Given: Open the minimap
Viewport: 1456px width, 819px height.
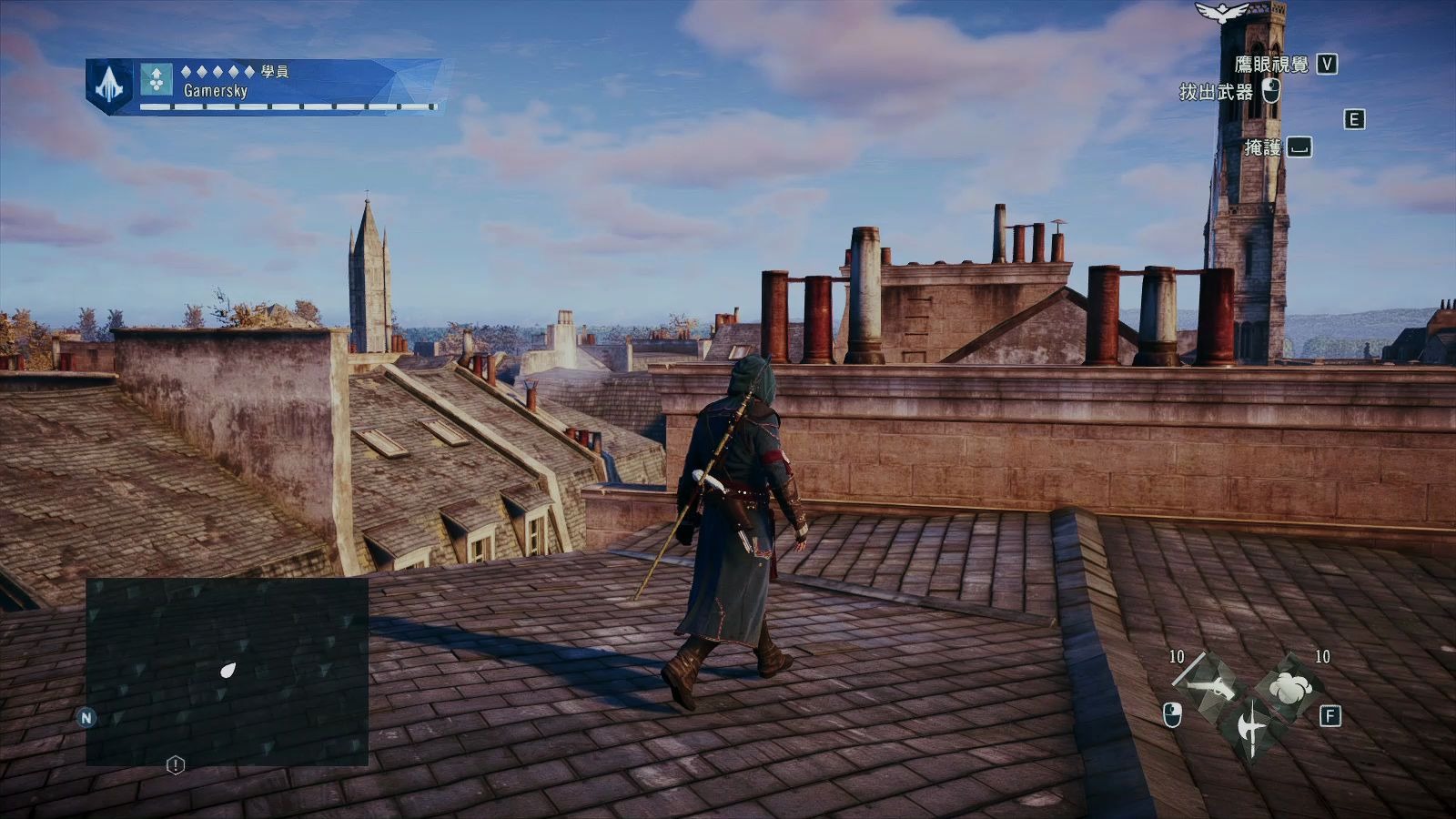Looking at the screenshot, I should click(227, 672).
